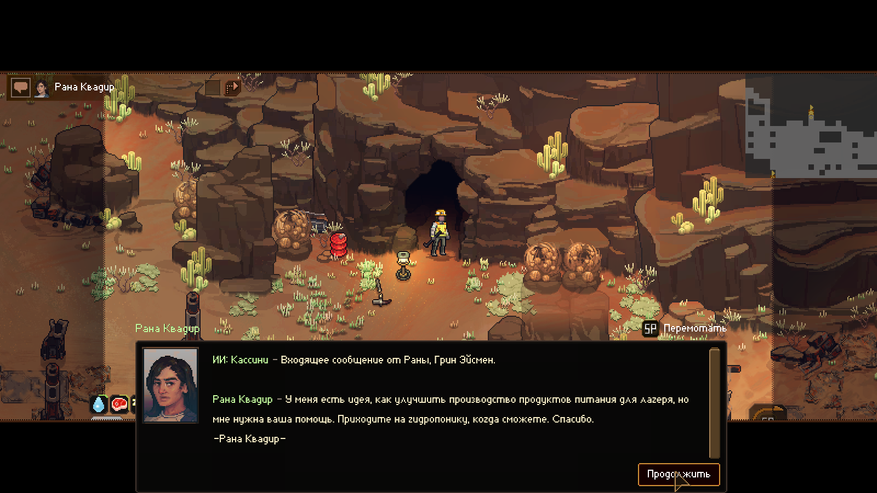Screen dimensions: 877x493
Task: Select Рана Квадир's small portrait in top bar
Action: pyautogui.click(x=42, y=88)
